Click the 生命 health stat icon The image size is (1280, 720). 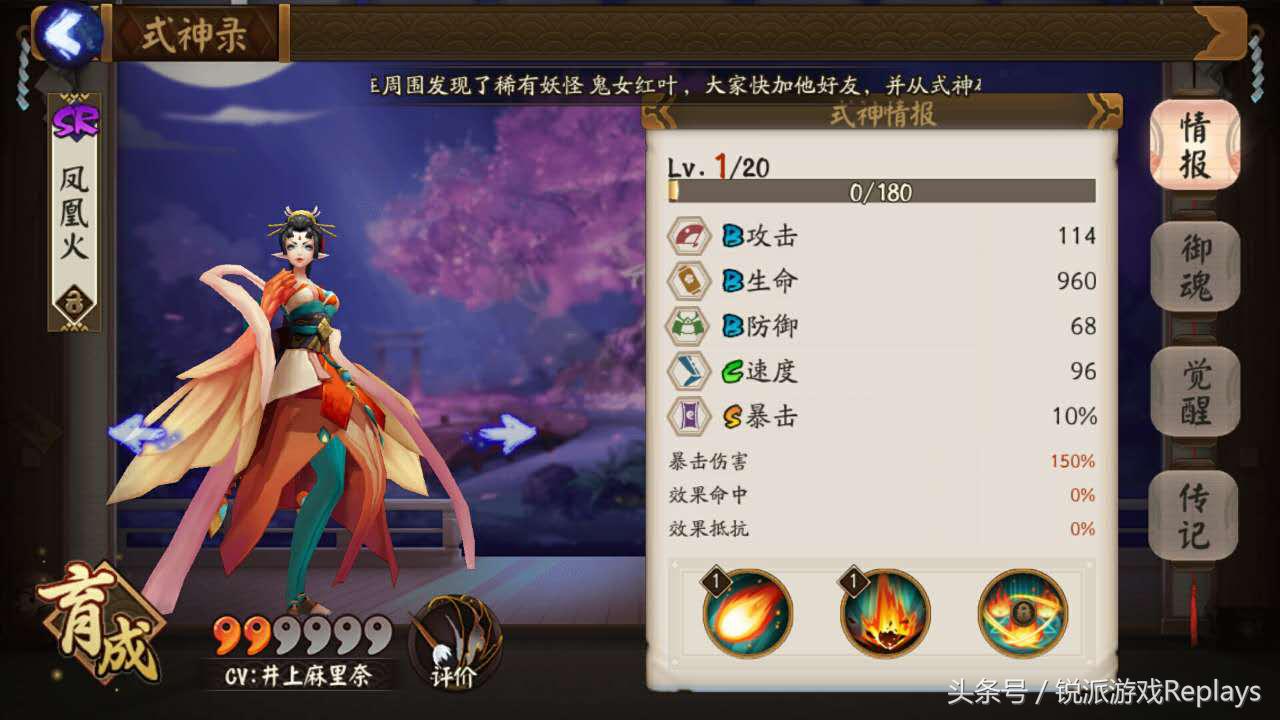pos(689,281)
